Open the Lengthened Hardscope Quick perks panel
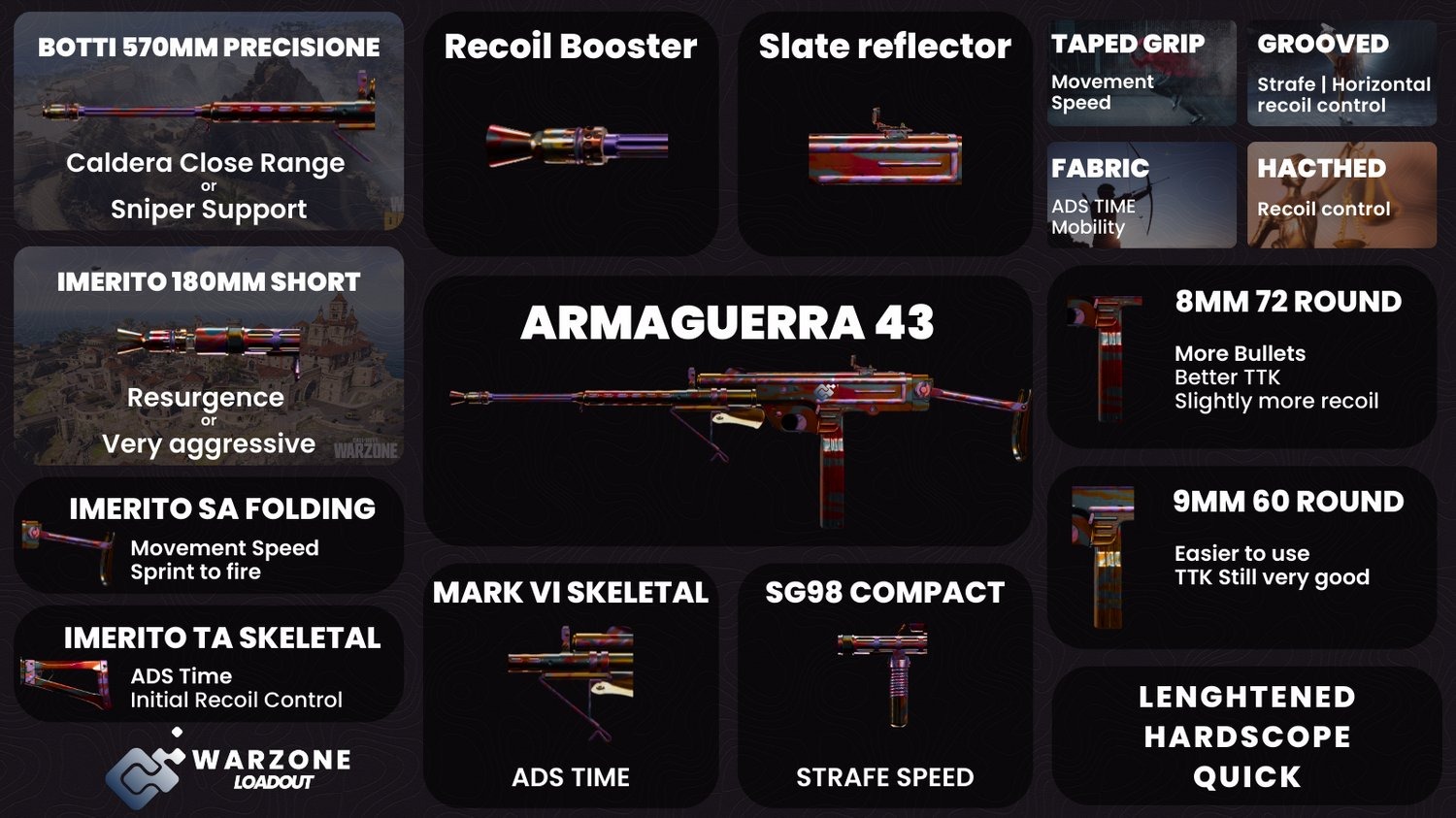 click(1246, 736)
